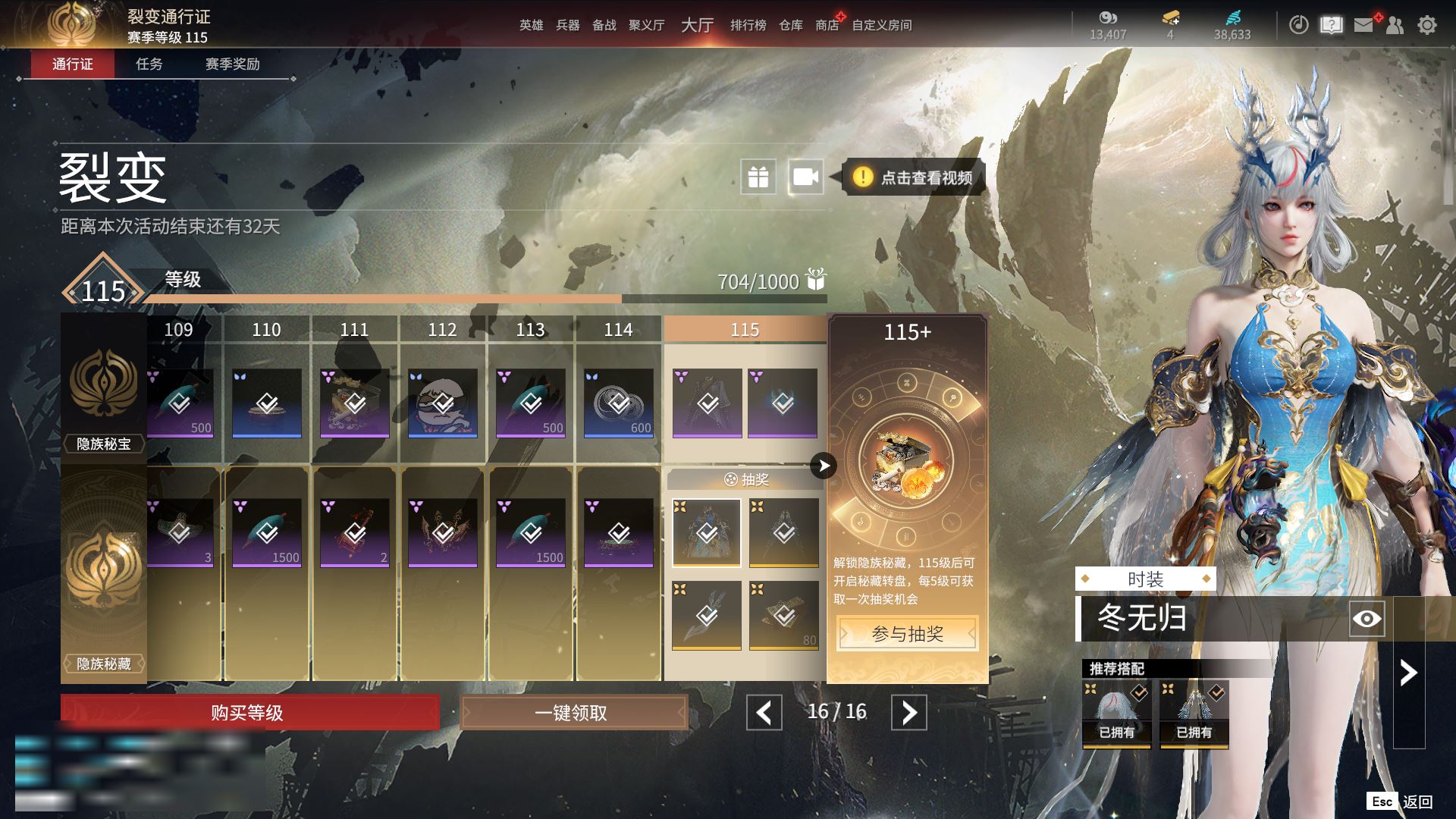The image size is (1456, 819).
Task: Go to the 兵器 menu
Action: click(567, 25)
